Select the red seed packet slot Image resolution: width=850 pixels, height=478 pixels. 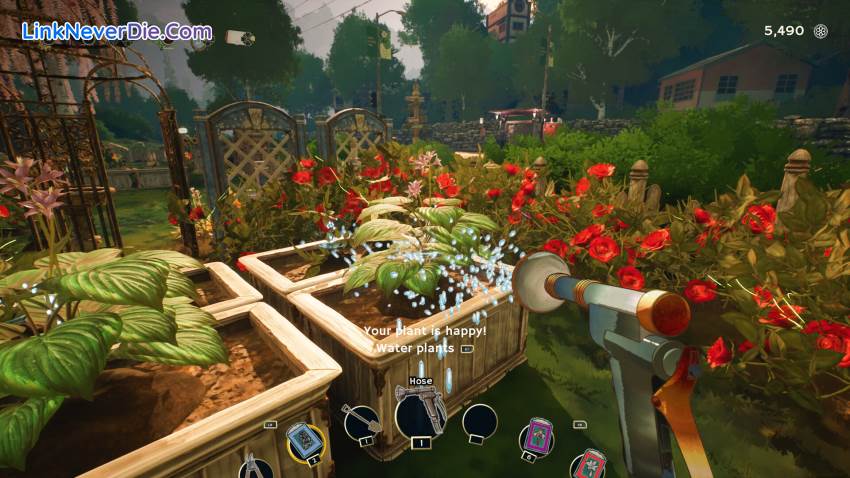(x=589, y=464)
